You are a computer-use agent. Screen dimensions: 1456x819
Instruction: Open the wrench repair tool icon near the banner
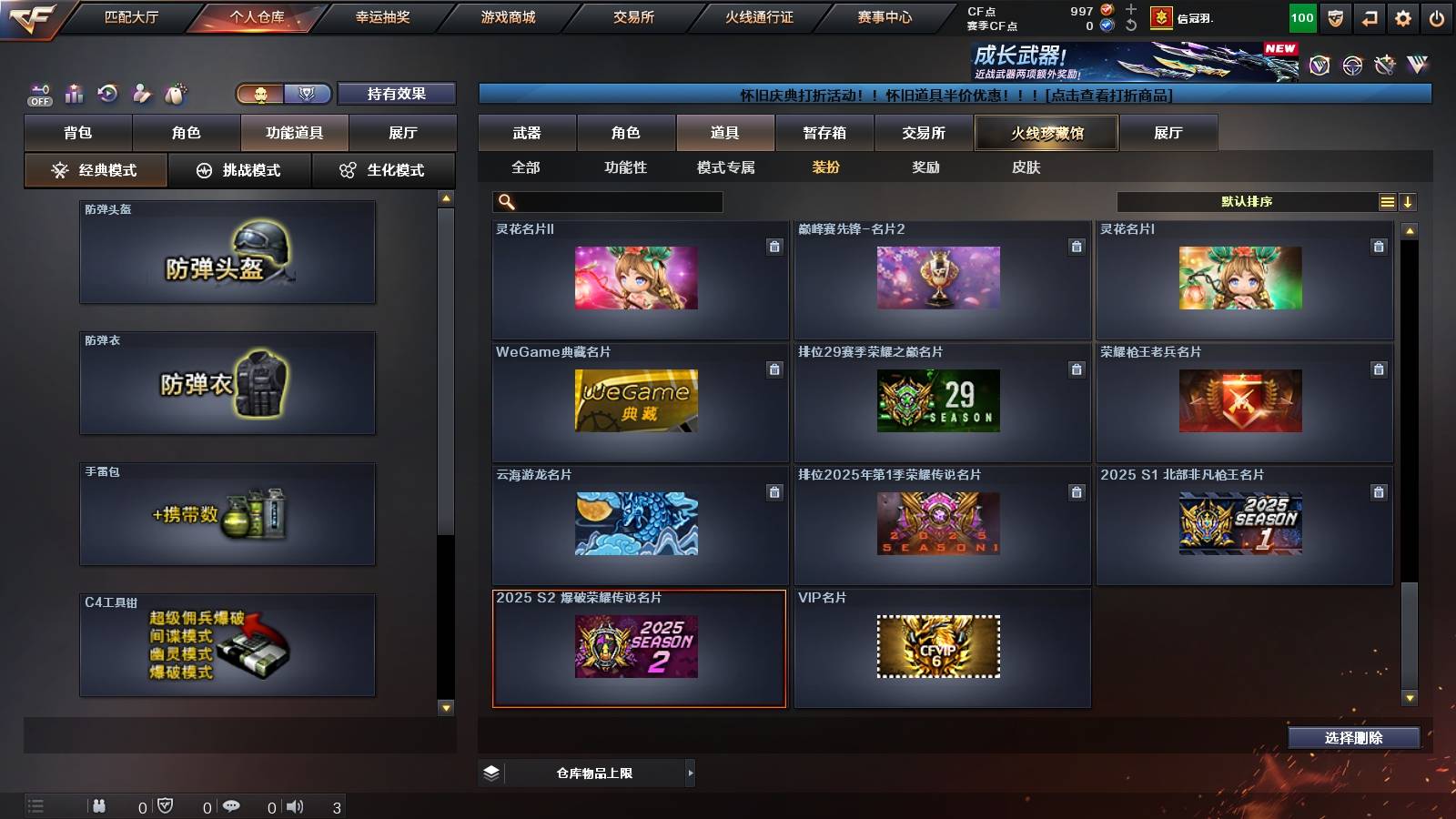pos(1385,64)
